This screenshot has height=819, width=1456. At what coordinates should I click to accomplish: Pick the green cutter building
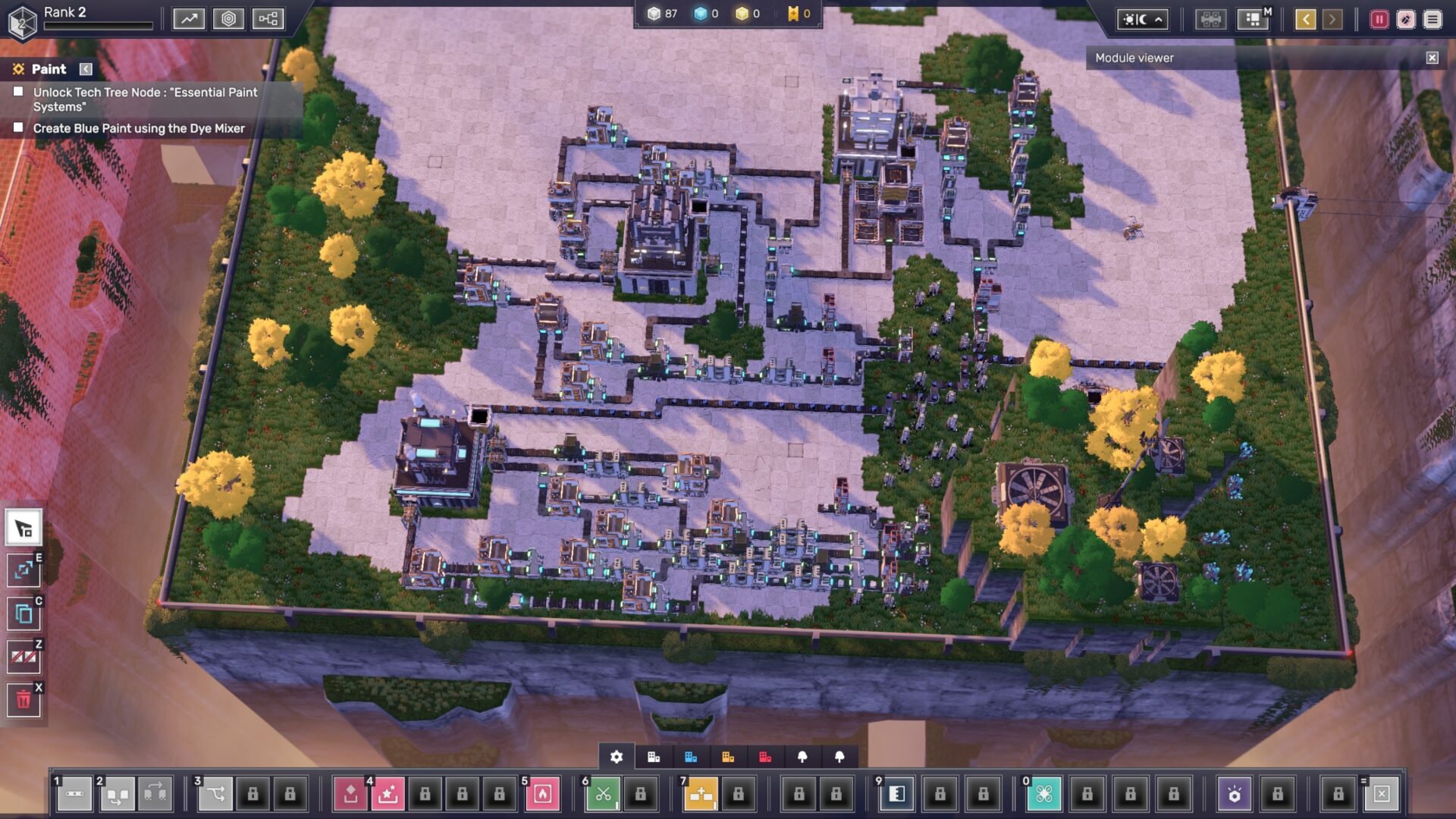tap(603, 794)
